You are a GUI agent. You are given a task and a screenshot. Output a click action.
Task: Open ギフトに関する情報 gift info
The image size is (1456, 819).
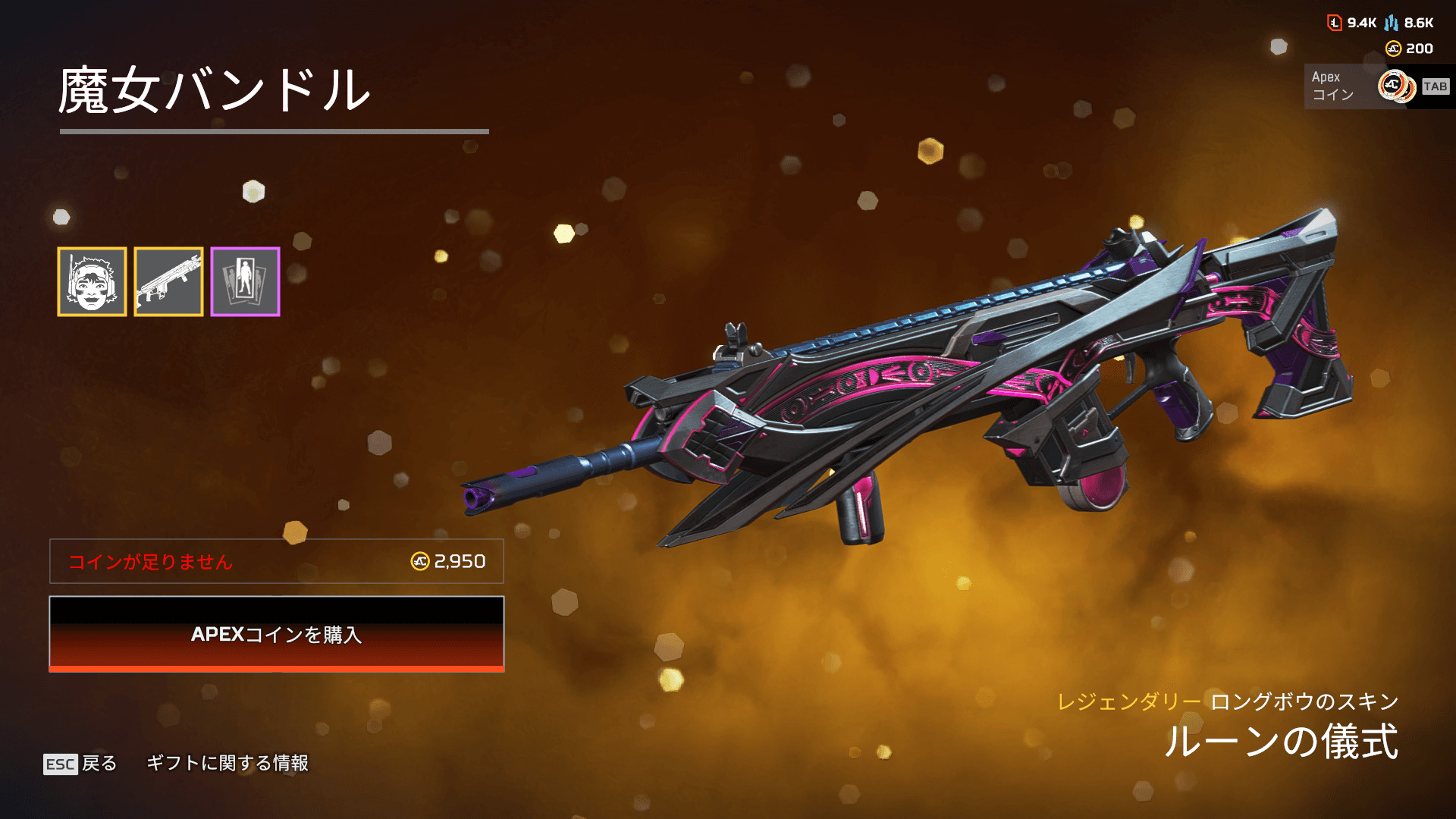(227, 763)
